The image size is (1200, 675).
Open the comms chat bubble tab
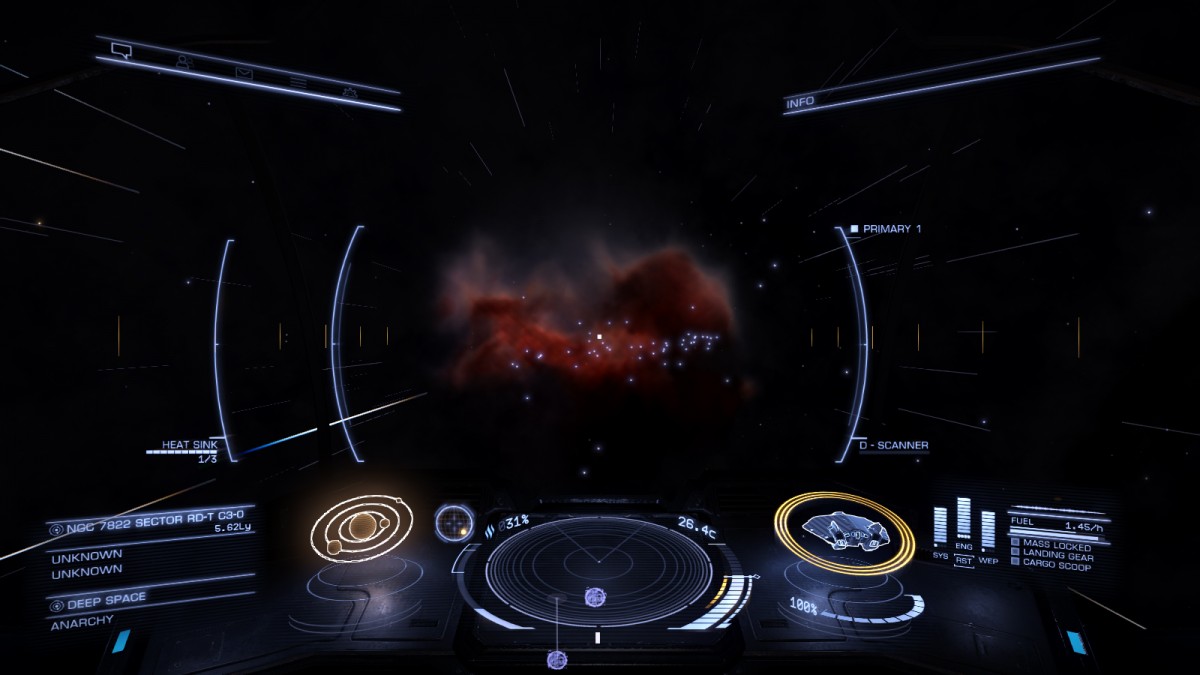pos(122,49)
